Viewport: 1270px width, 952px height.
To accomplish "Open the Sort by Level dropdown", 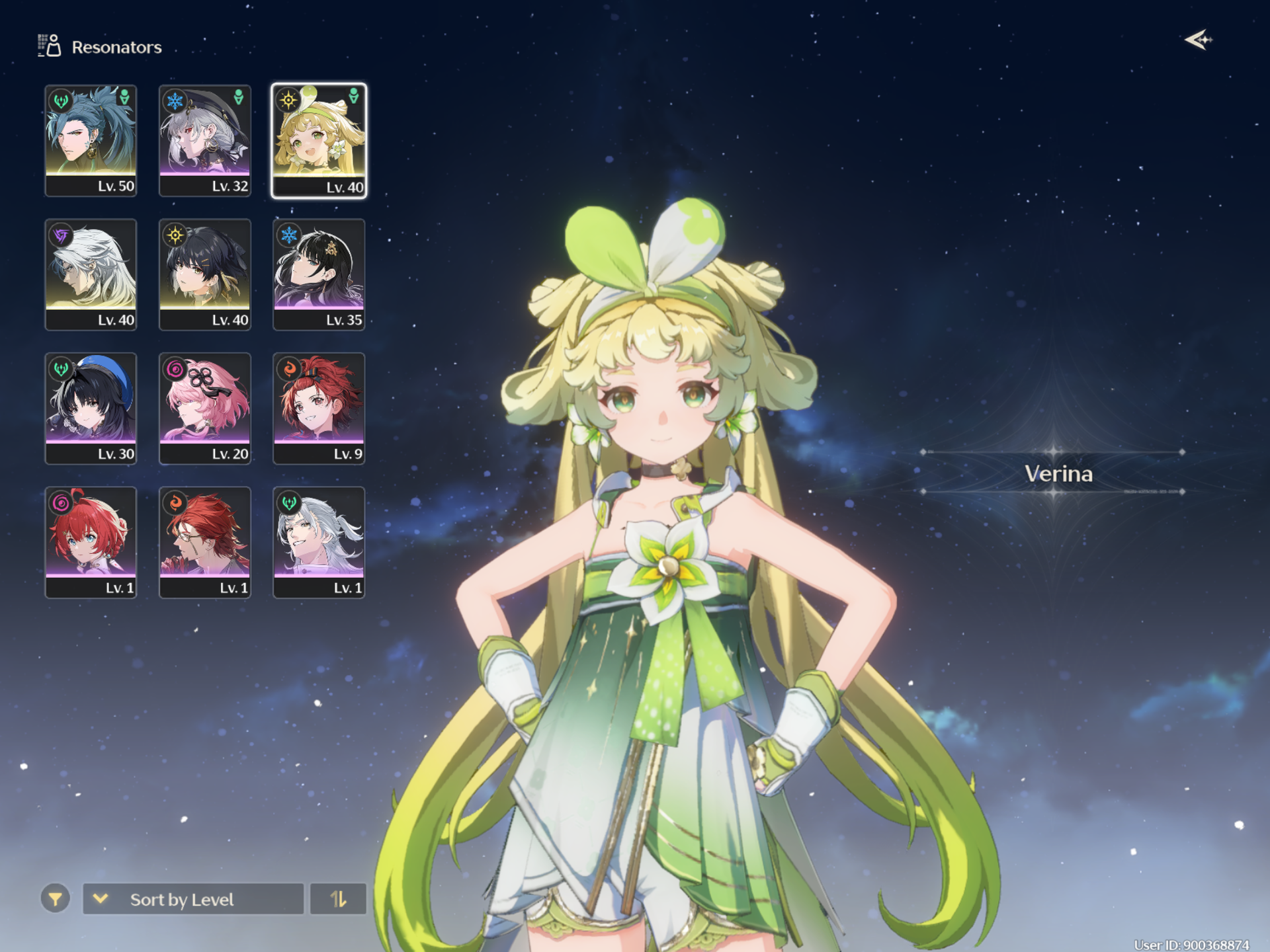I will (x=193, y=899).
